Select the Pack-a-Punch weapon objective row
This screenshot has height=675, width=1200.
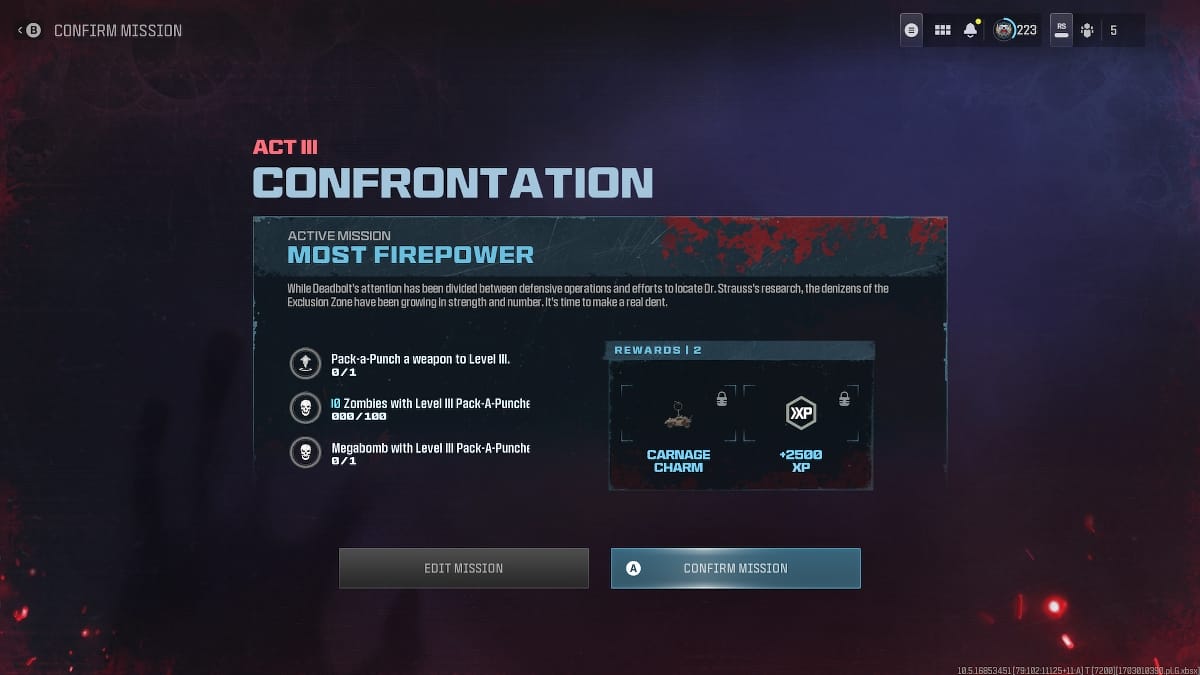coord(410,363)
